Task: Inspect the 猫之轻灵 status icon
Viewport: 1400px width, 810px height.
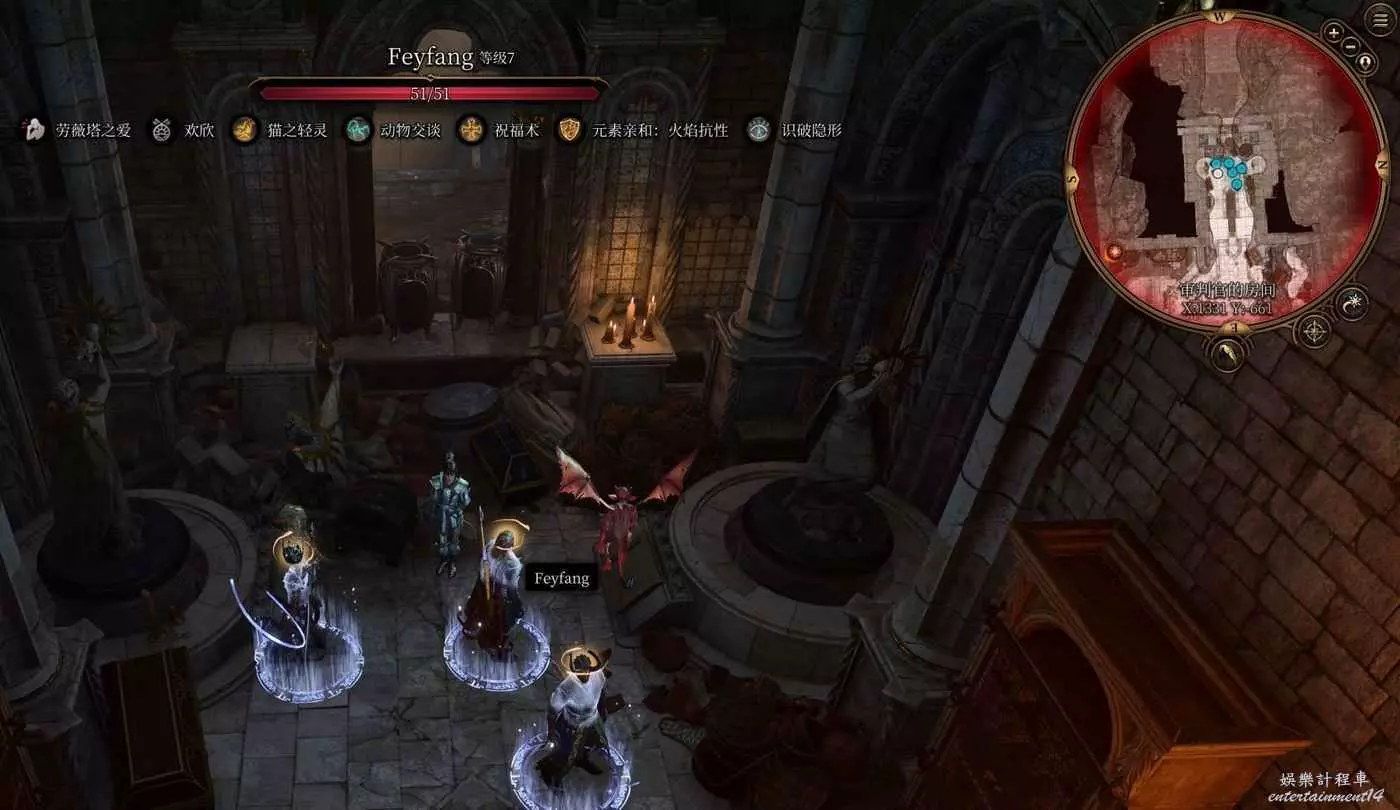Action: (x=243, y=130)
